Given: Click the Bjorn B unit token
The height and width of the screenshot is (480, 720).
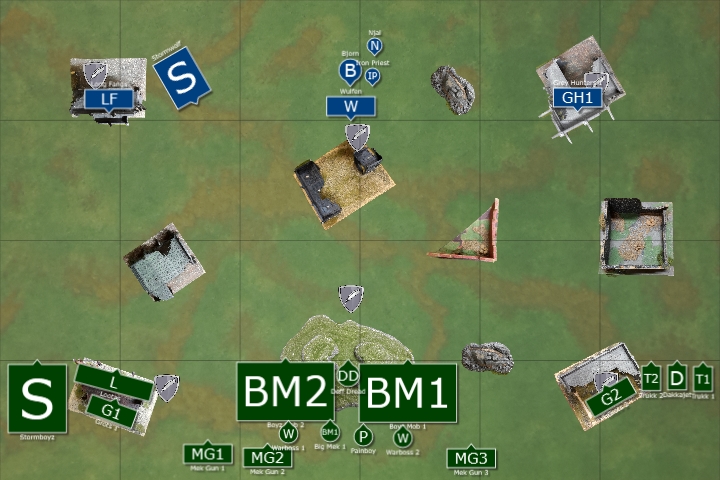Looking at the screenshot, I should [x=349, y=70].
